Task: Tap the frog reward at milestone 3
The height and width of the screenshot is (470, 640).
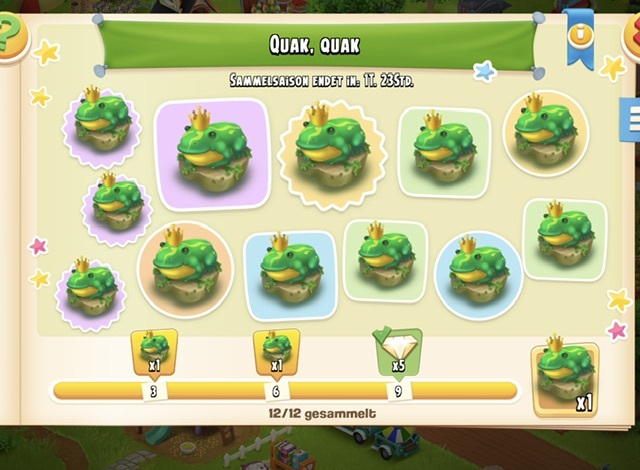Action: [x=155, y=351]
